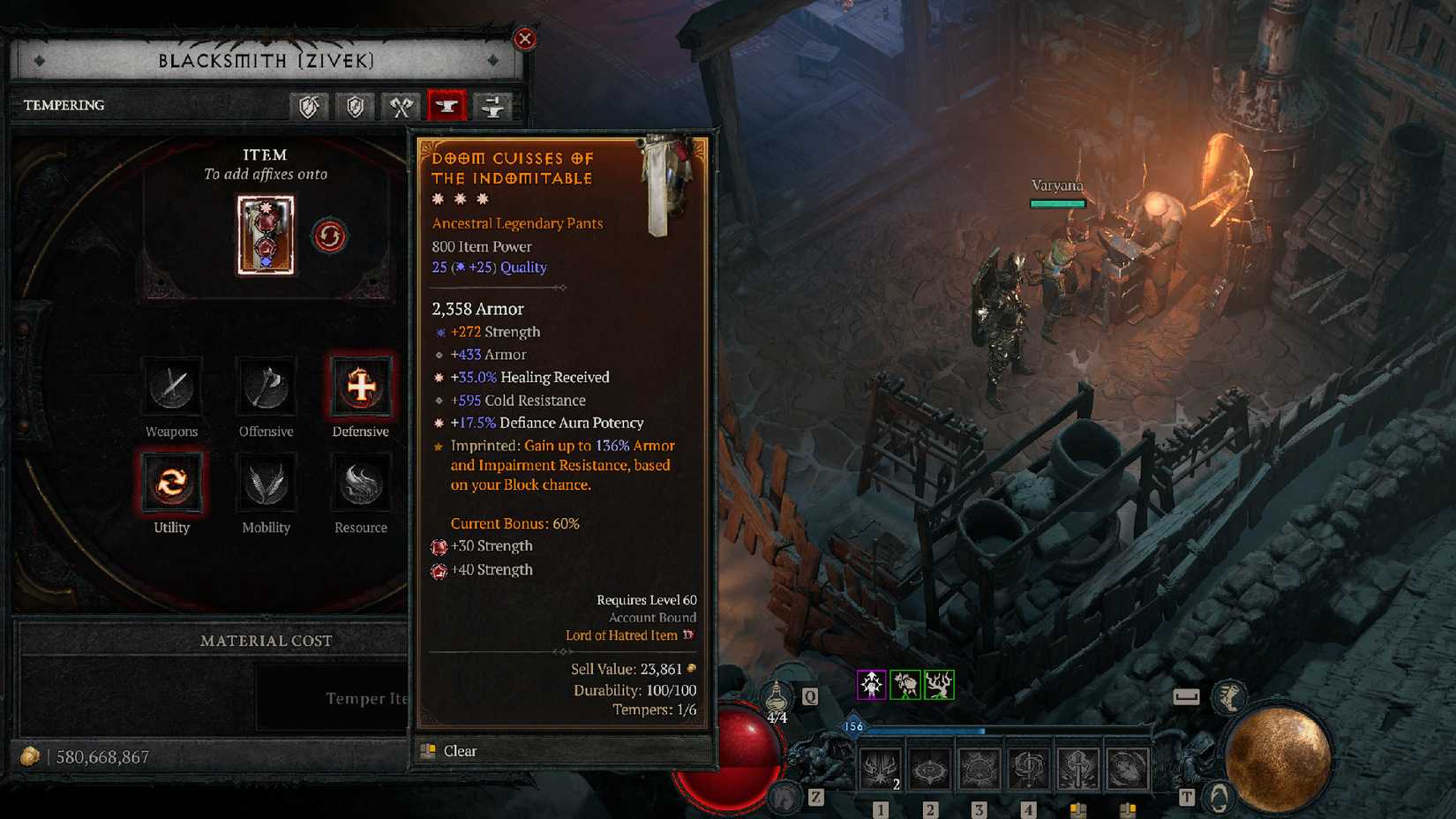Expand the item affix reroll circle icon
Image resolution: width=1456 pixels, height=819 pixels.
pyautogui.click(x=328, y=235)
